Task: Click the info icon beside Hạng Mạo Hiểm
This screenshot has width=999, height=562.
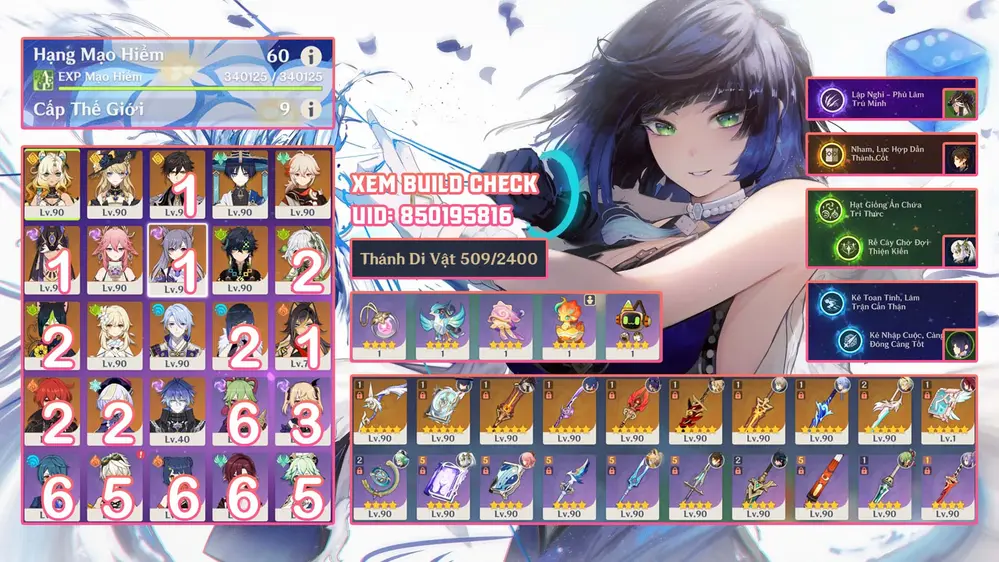Action: coord(311,56)
